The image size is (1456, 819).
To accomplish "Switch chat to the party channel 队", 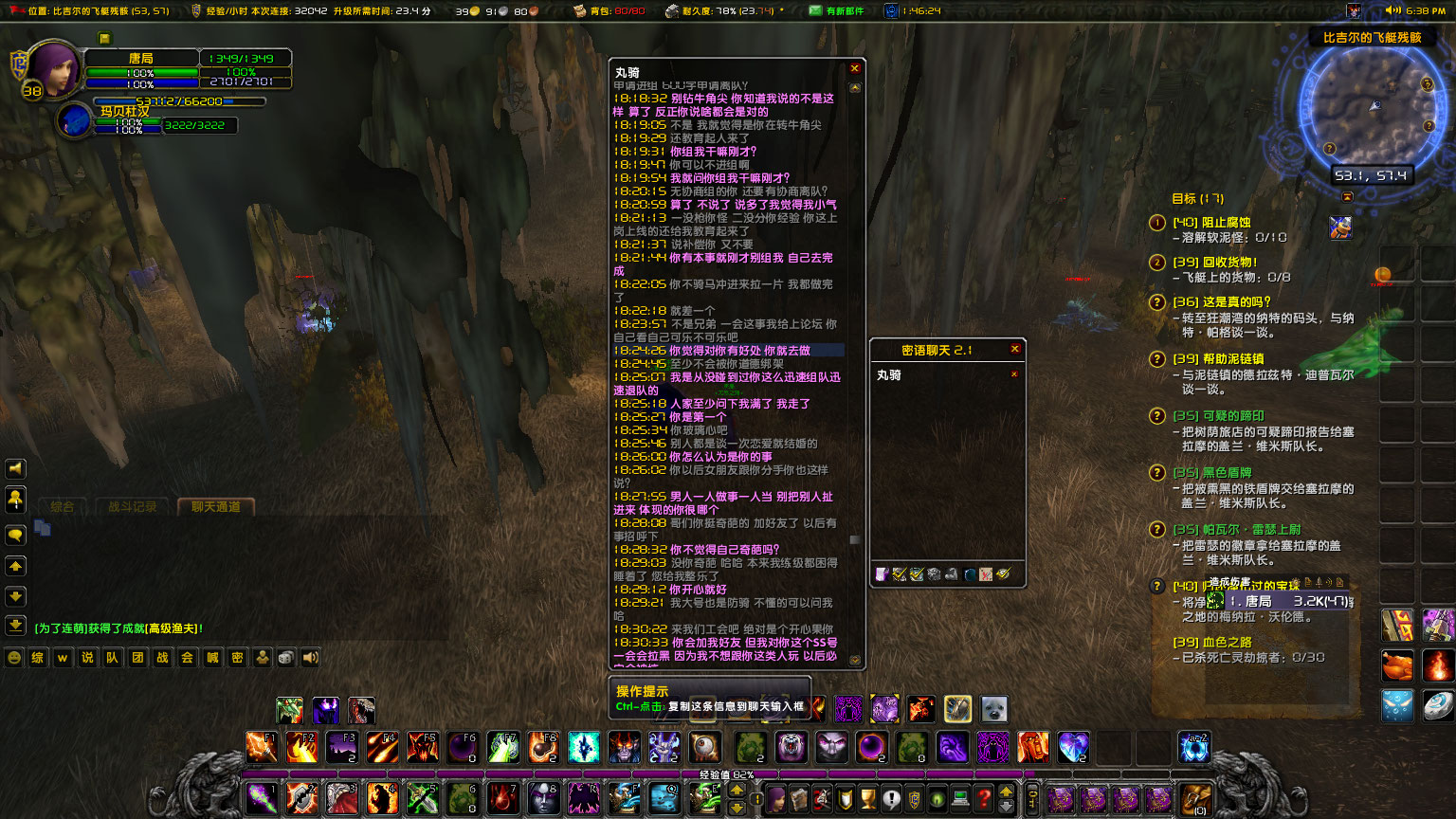I will [111, 657].
